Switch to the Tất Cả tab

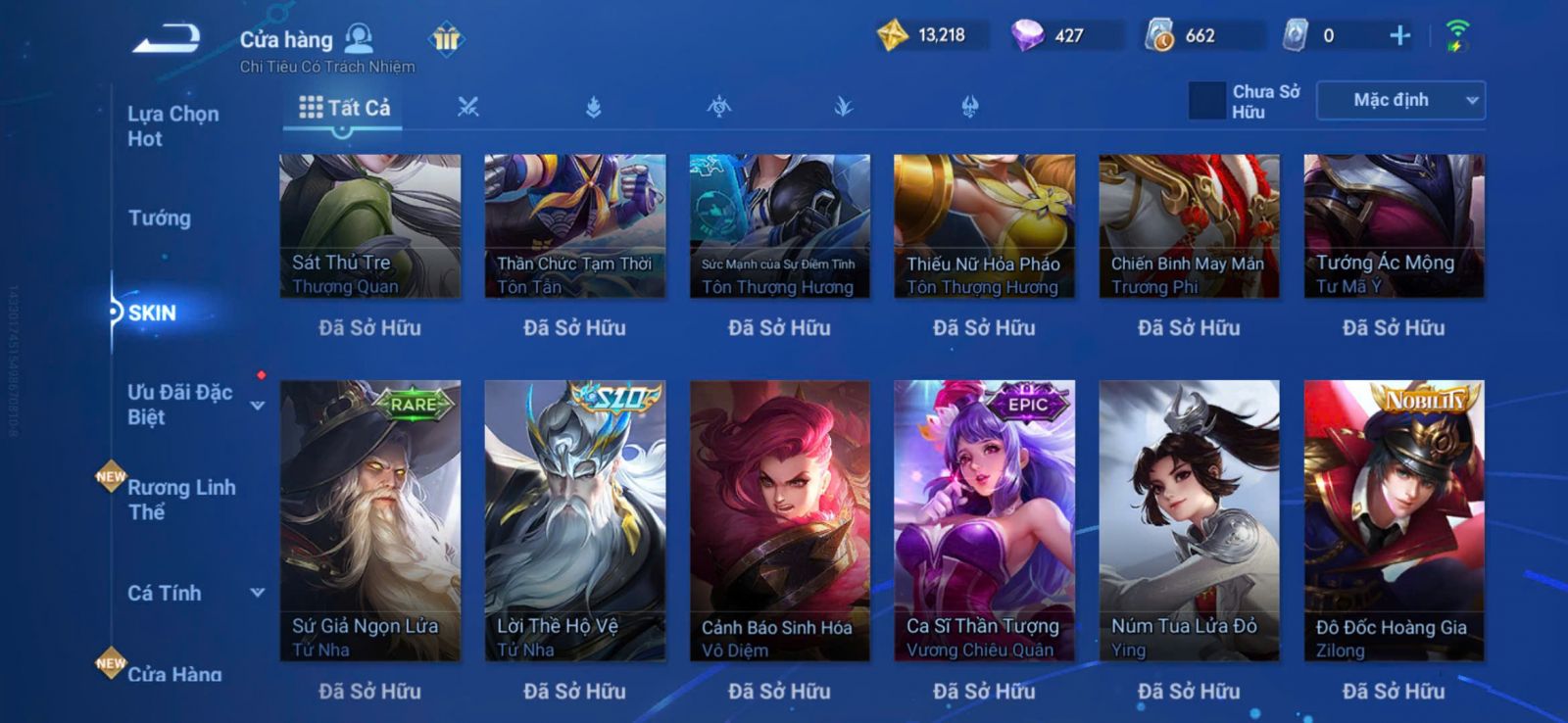(344, 108)
